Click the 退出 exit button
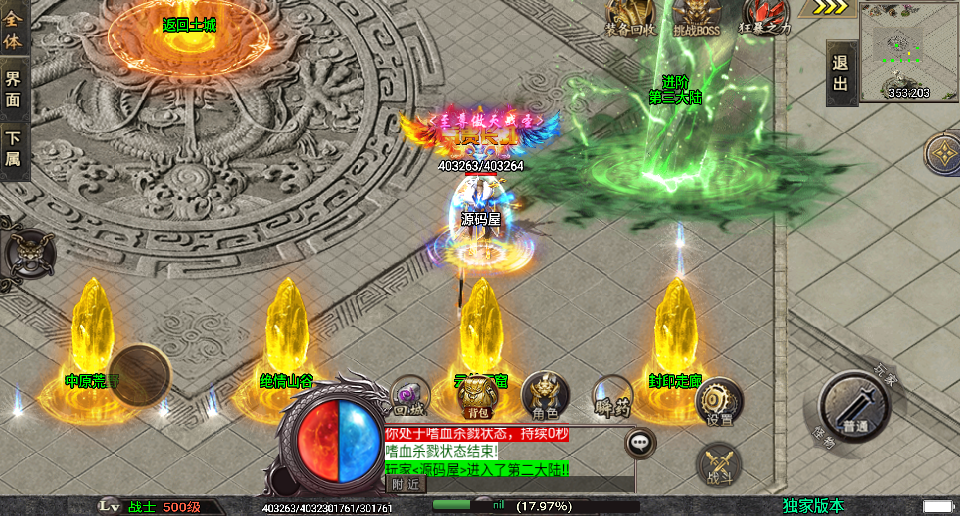960x516 pixels. tap(841, 73)
